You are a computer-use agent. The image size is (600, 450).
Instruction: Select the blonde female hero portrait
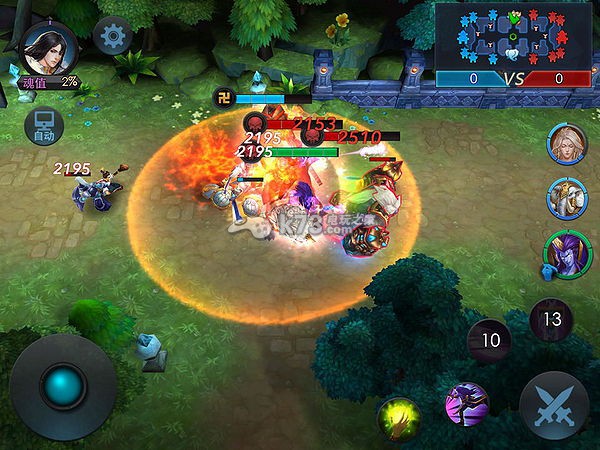(x=566, y=143)
